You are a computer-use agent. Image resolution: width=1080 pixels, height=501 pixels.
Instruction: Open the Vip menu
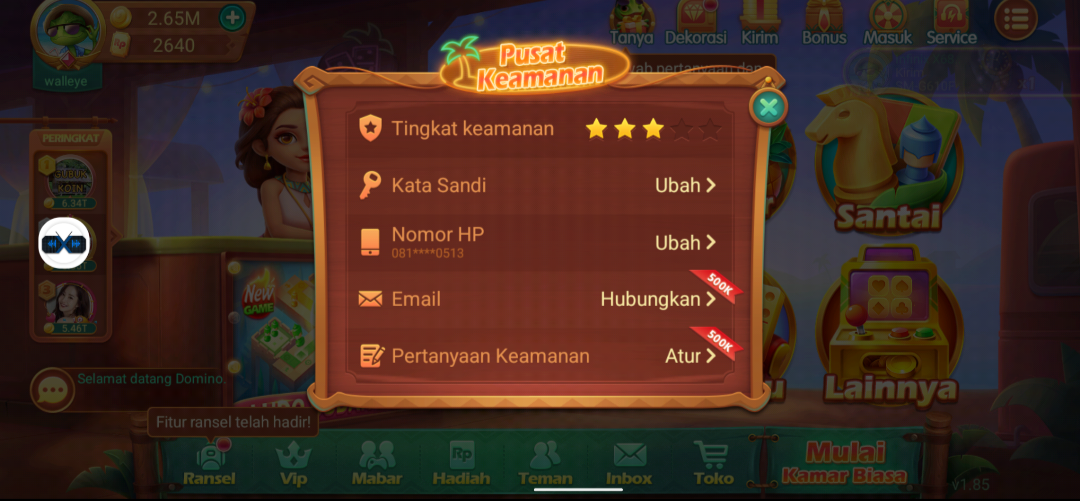click(293, 462)
